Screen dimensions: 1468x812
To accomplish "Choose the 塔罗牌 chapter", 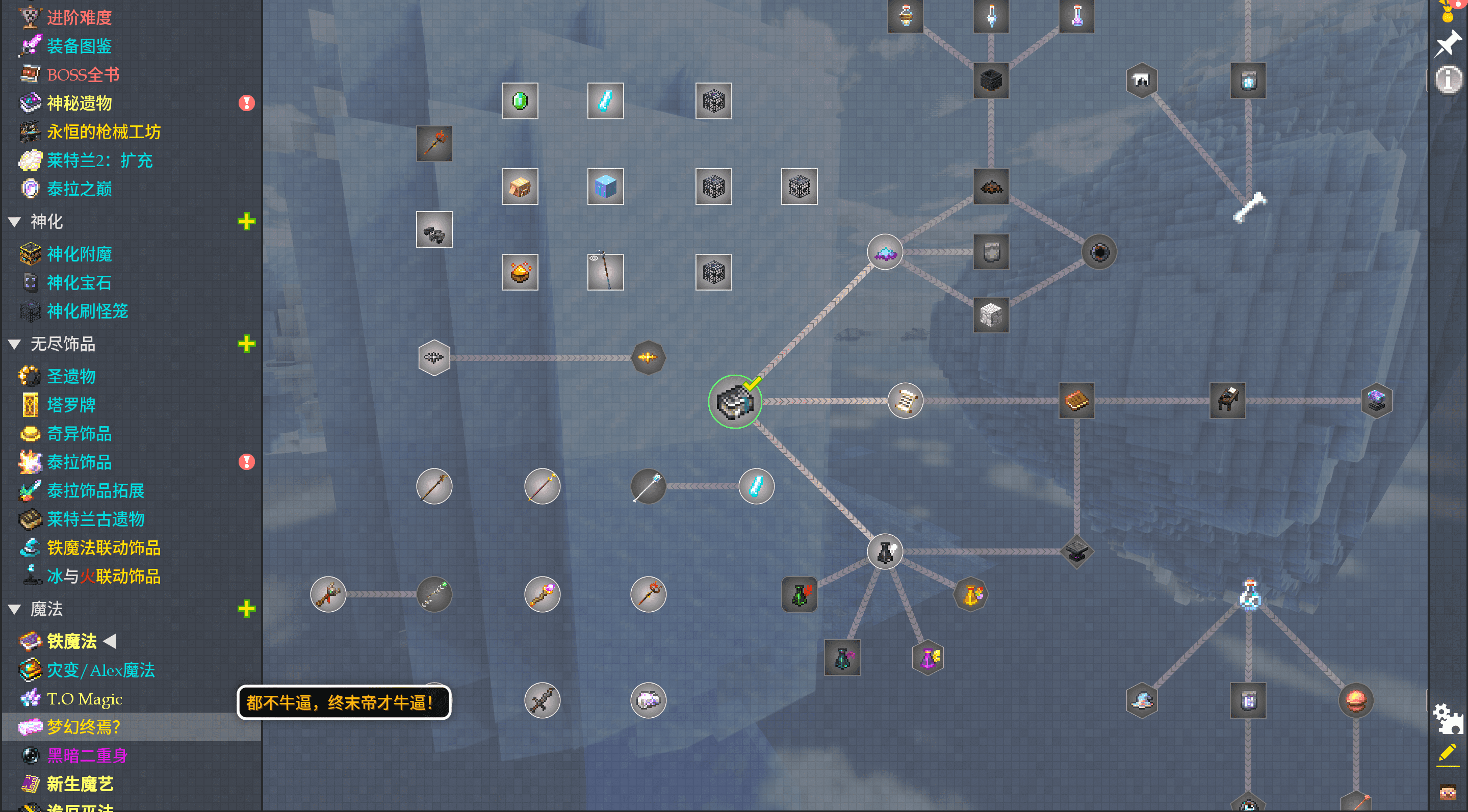I will (71, 405).
